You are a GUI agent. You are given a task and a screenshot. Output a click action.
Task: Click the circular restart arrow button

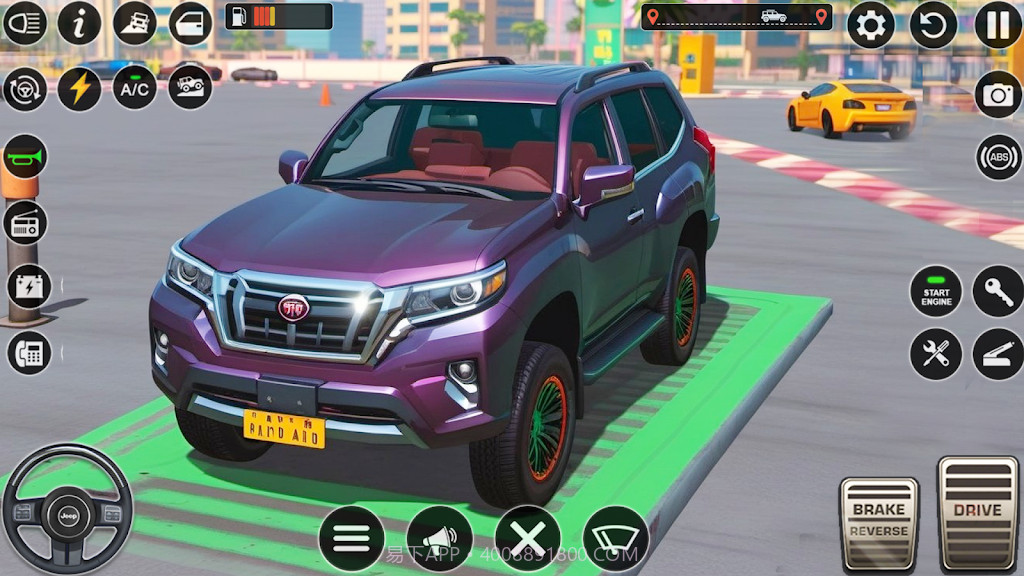[x=933, y=25]
